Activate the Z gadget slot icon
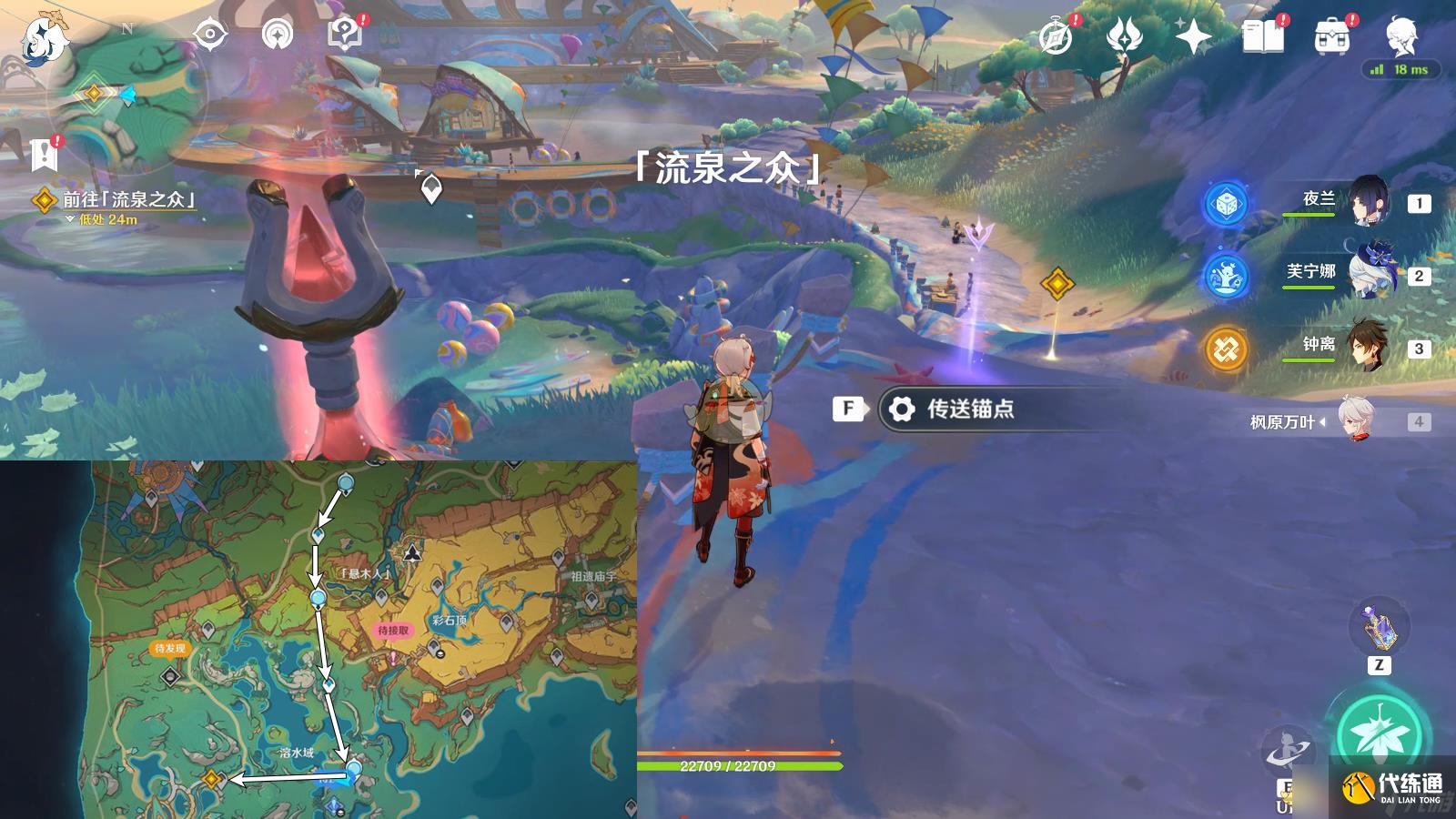The width and height of the screenshot is (1456, 819). tap(1380, 626)
